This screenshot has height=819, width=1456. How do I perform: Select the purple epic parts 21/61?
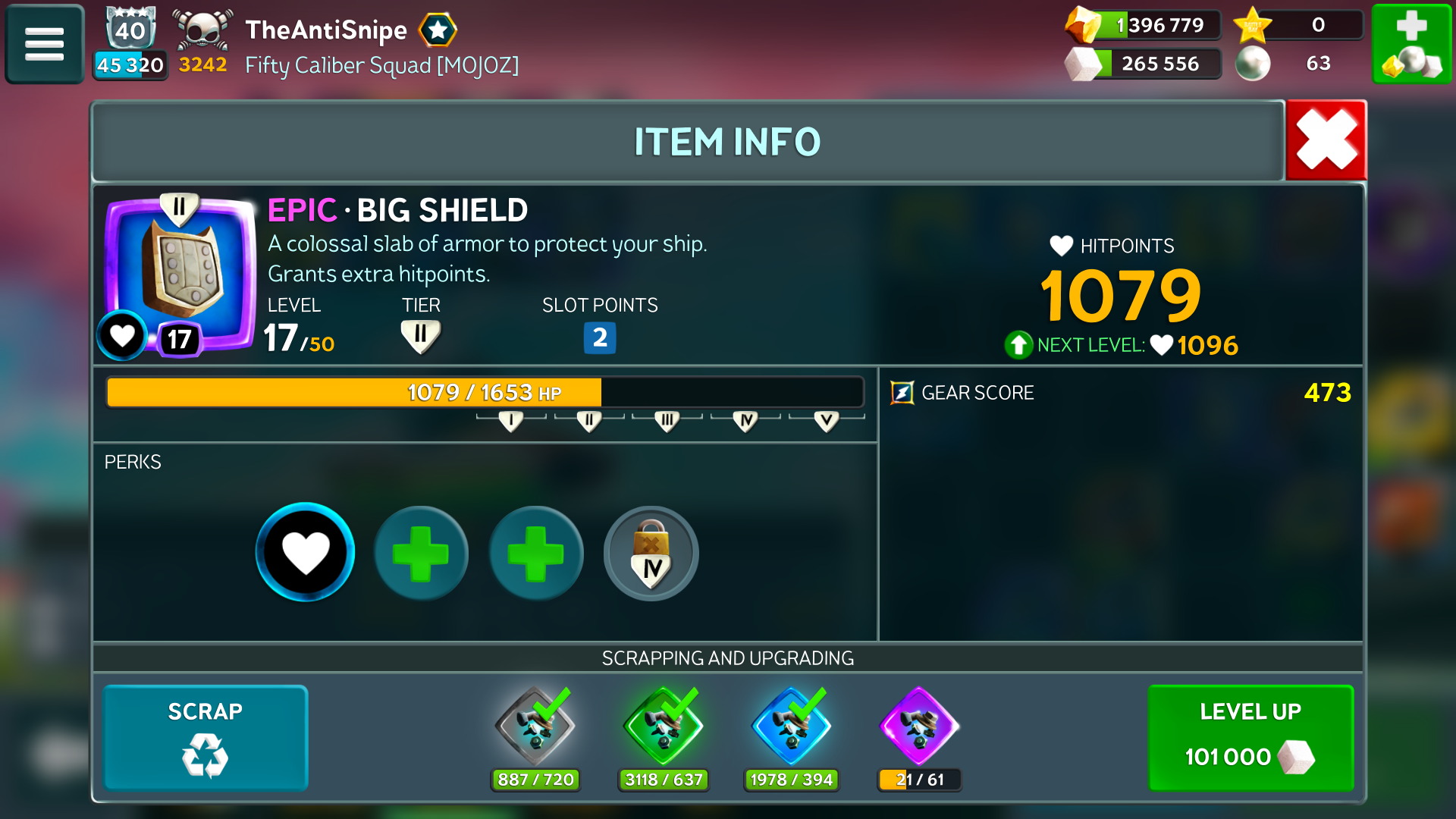(919, 728)
